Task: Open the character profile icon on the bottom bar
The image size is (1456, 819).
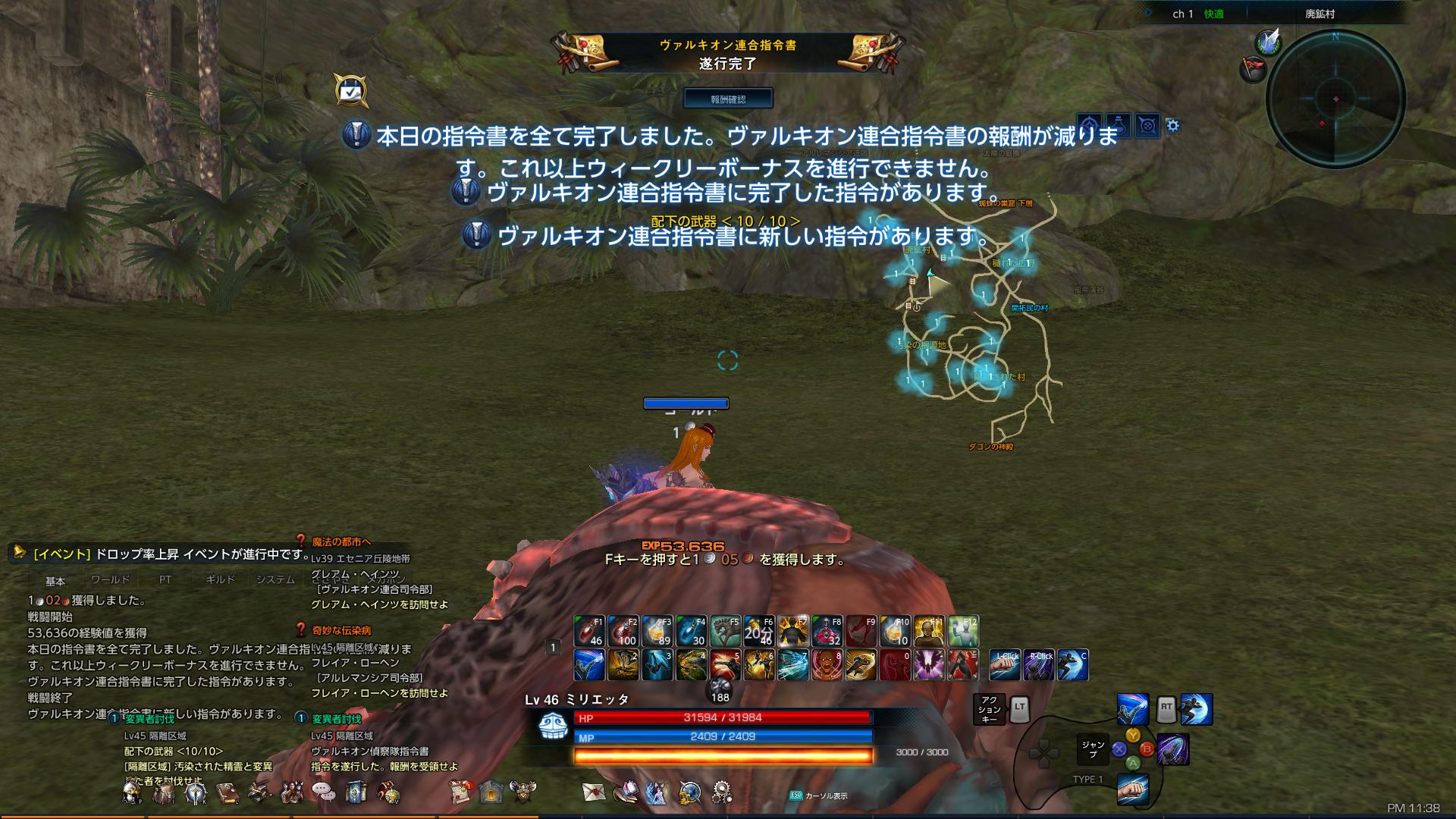Action: tap(131, 792)
